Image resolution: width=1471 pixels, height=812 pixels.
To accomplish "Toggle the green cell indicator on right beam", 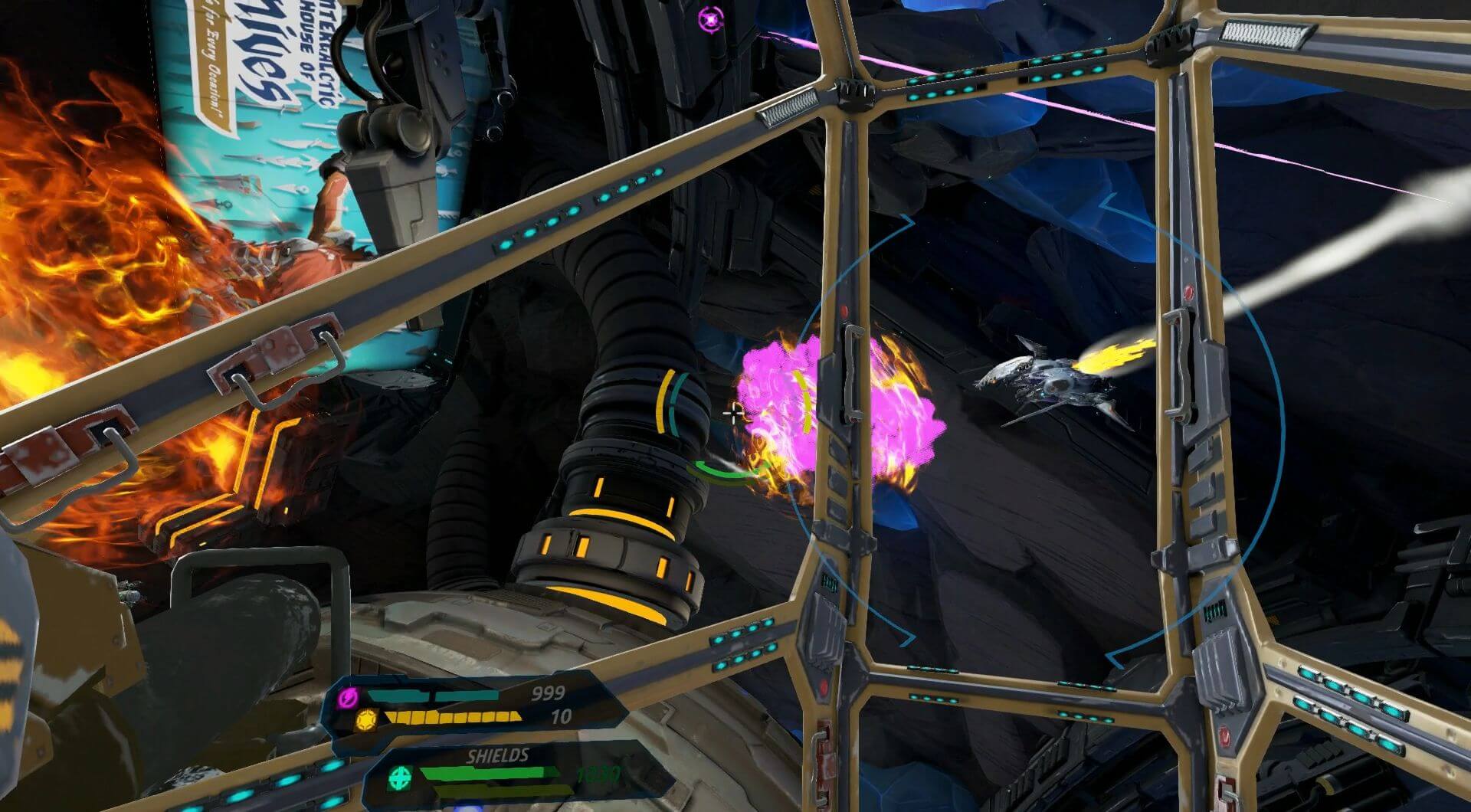I will 829,582.
